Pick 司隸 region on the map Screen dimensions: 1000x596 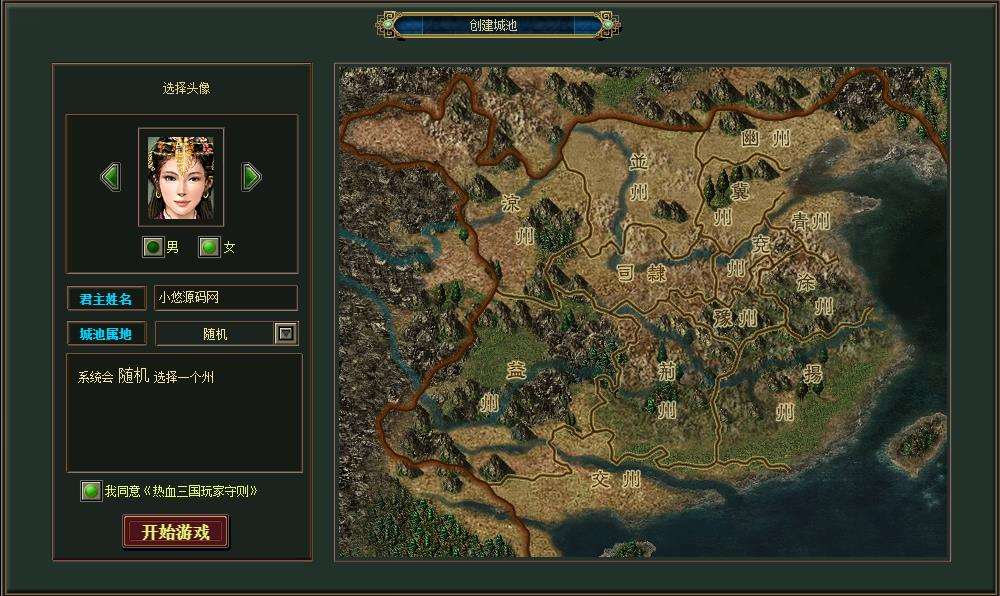pyautogui.click(x=640, y=272)
